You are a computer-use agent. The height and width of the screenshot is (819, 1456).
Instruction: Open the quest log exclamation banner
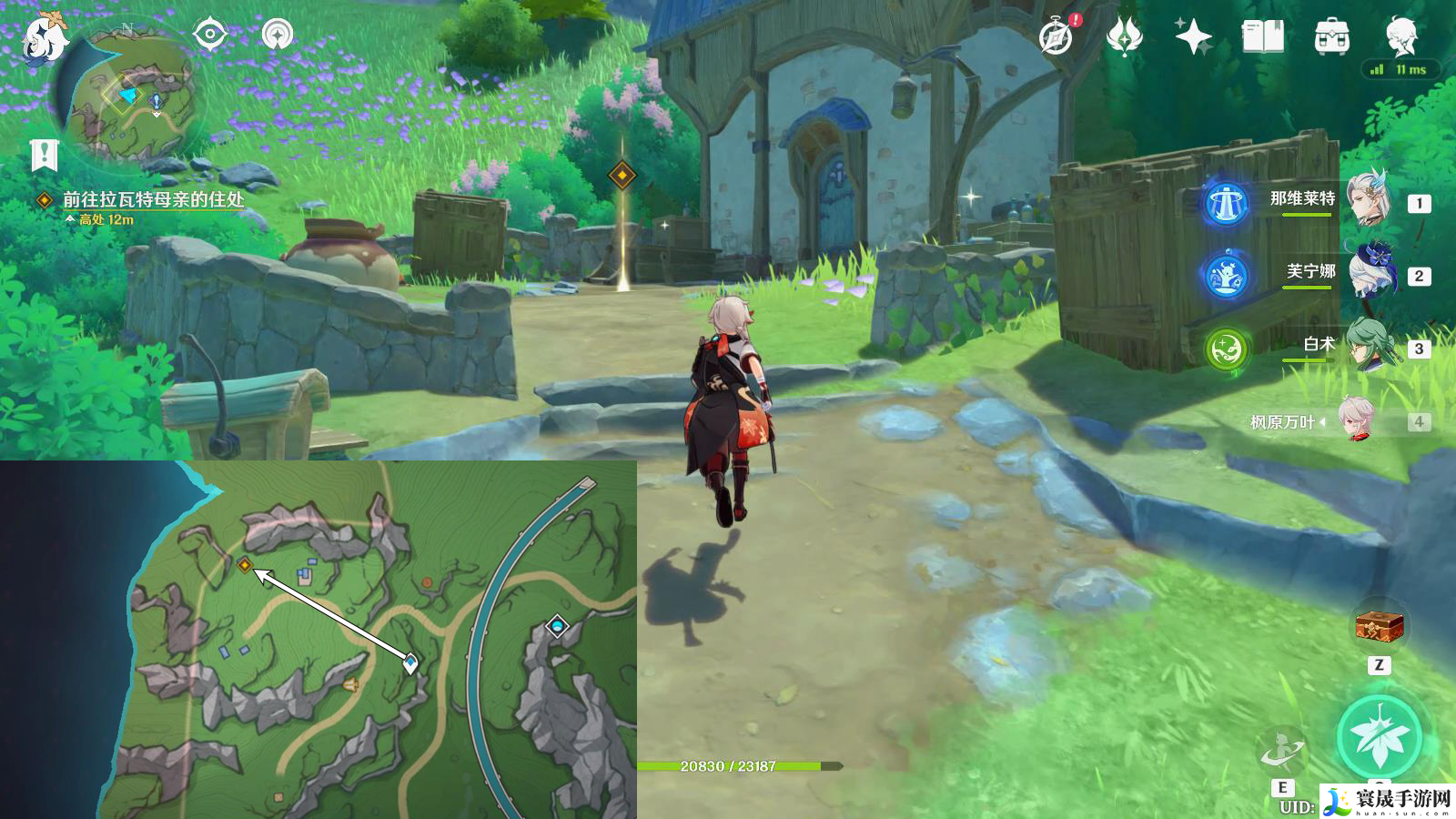(x=43, y=156)
